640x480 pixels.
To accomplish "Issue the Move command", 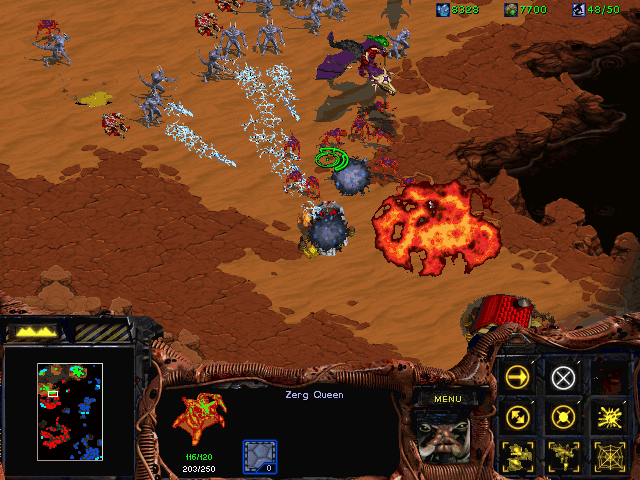I will coord(518,376).
